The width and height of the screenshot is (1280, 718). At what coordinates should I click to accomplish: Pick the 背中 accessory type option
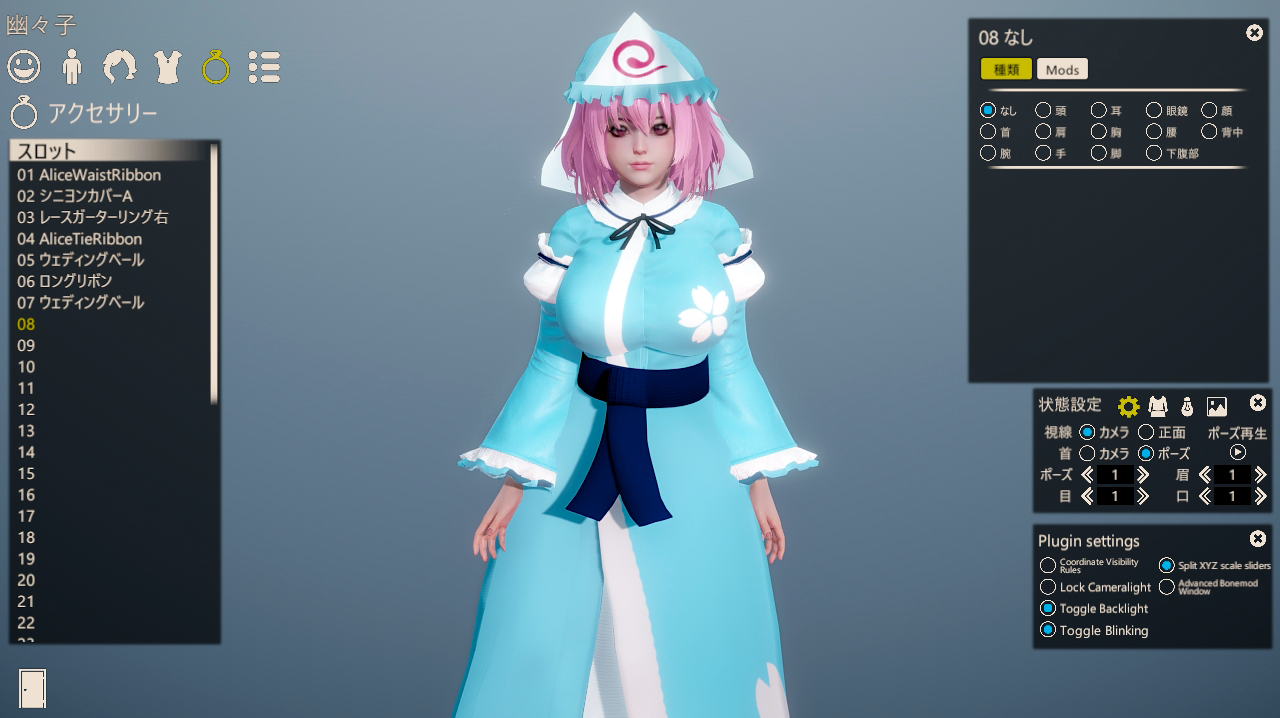(x=1210, y=132)
